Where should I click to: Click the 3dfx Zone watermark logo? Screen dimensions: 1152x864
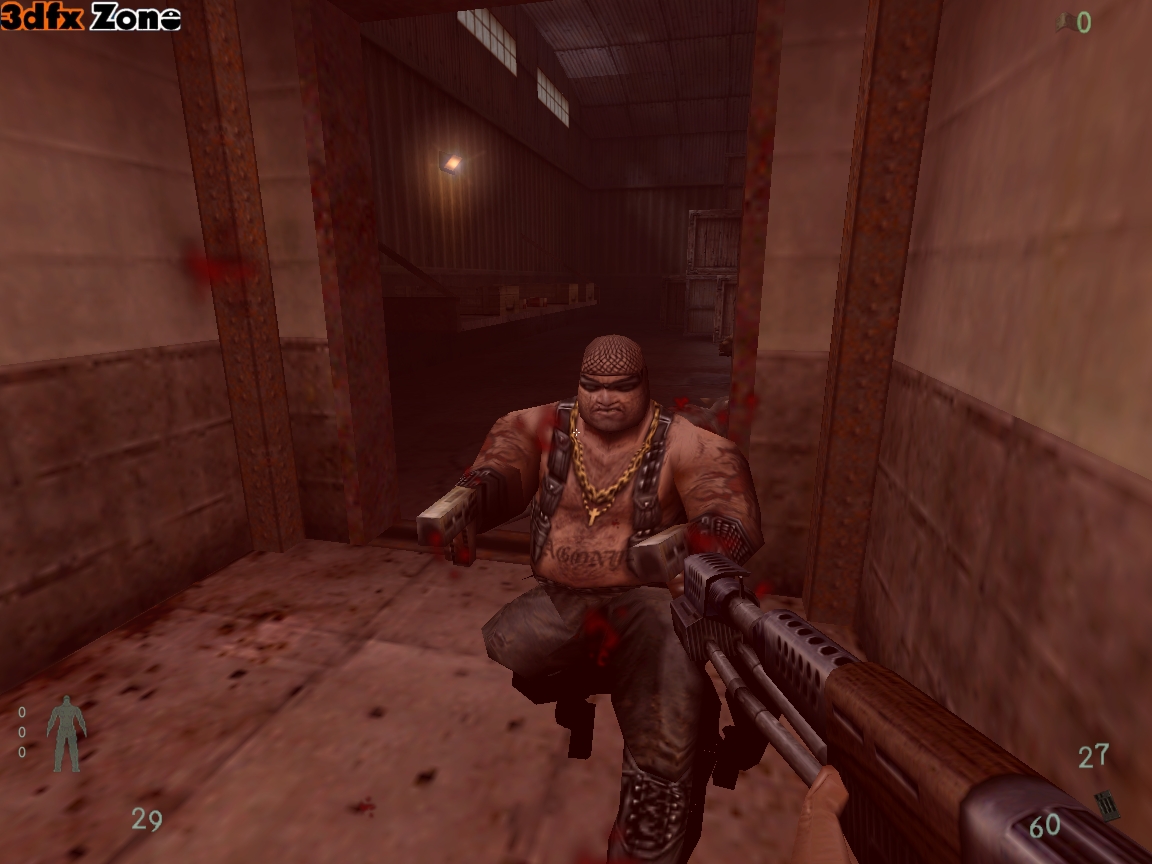91,17
